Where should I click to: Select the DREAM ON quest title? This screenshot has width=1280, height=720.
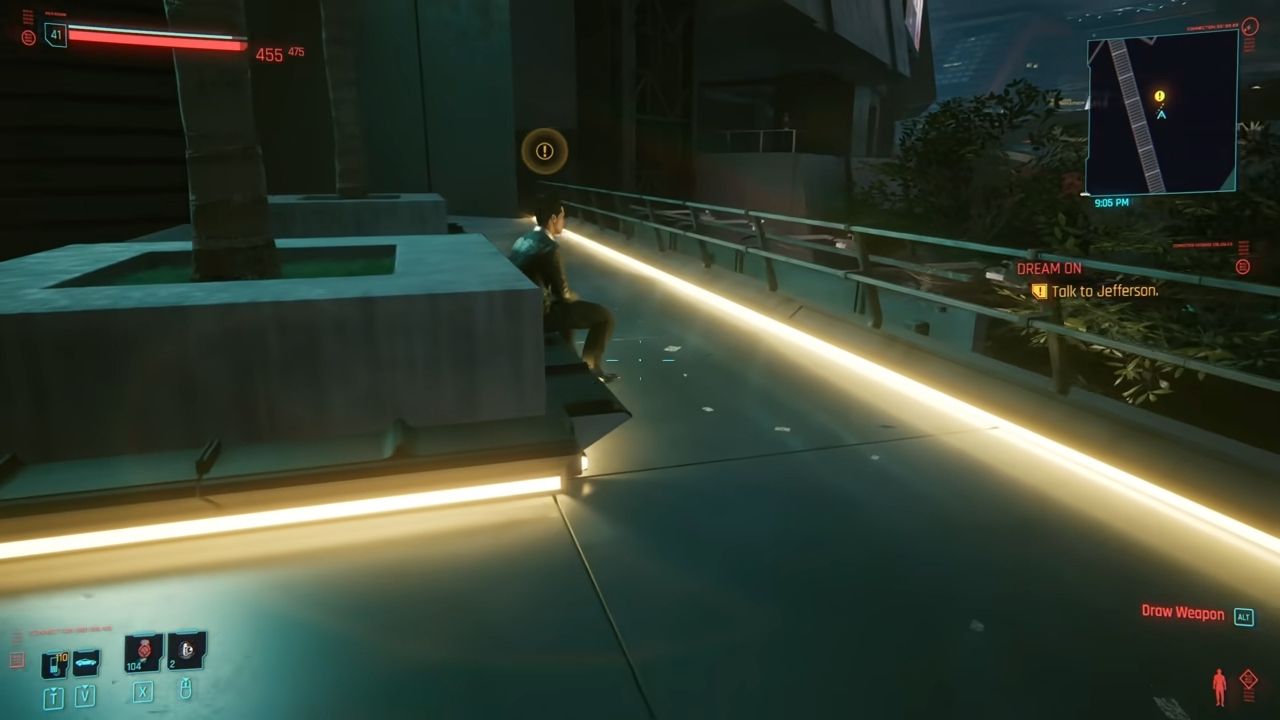click(1050, 268)
